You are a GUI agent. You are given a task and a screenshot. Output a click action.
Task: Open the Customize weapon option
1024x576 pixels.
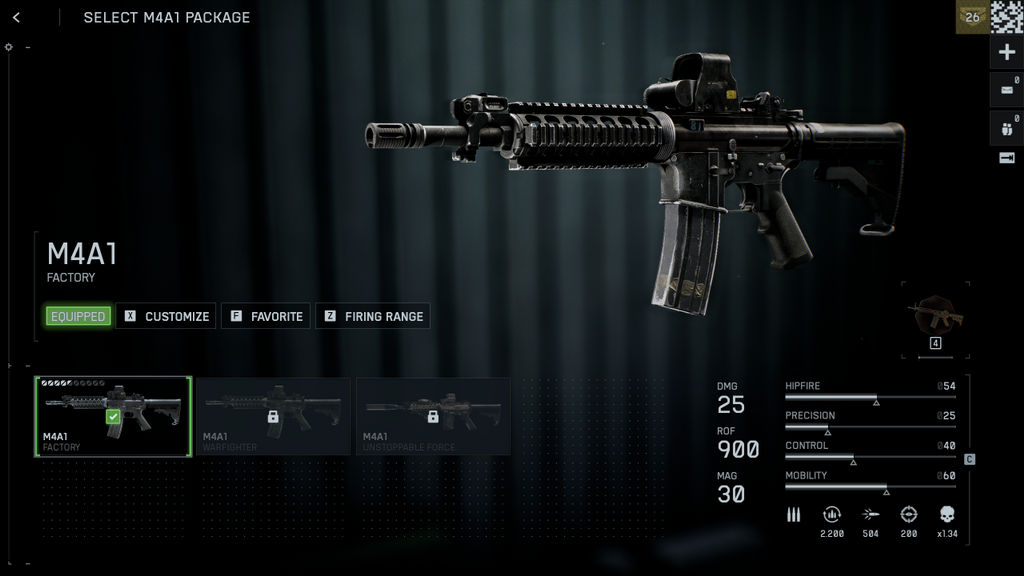[166, 316]
